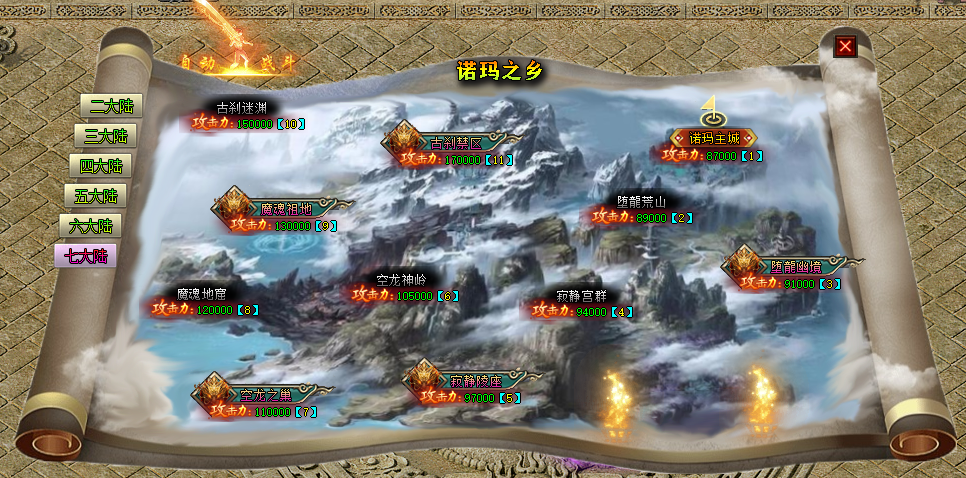Choose the 七大陆 tab
Viewport: 966px width, 478px height.
[x=86, y=256]
